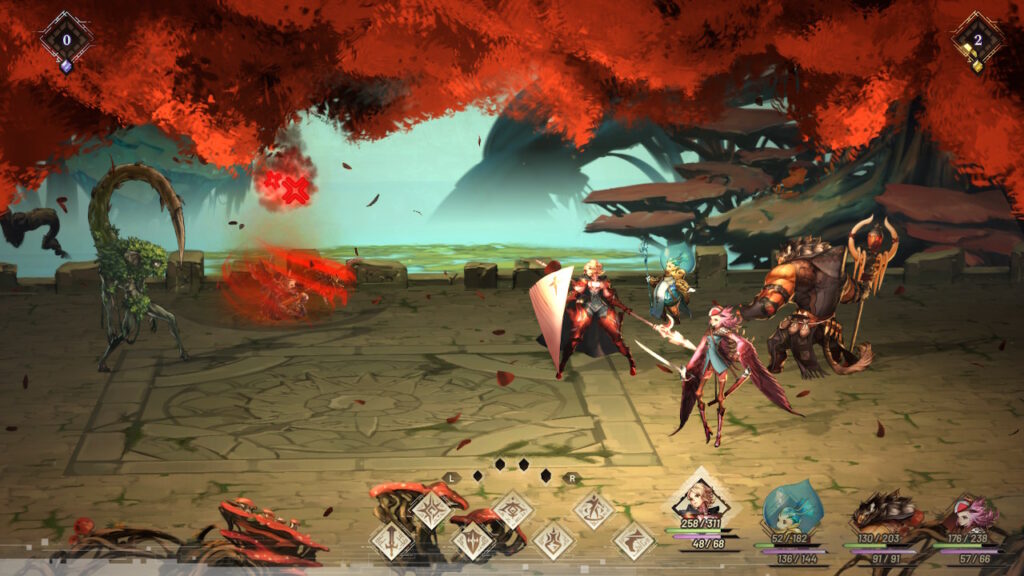Select the dancing figure skill icon

pyautogui.click(x=593, y=510)
